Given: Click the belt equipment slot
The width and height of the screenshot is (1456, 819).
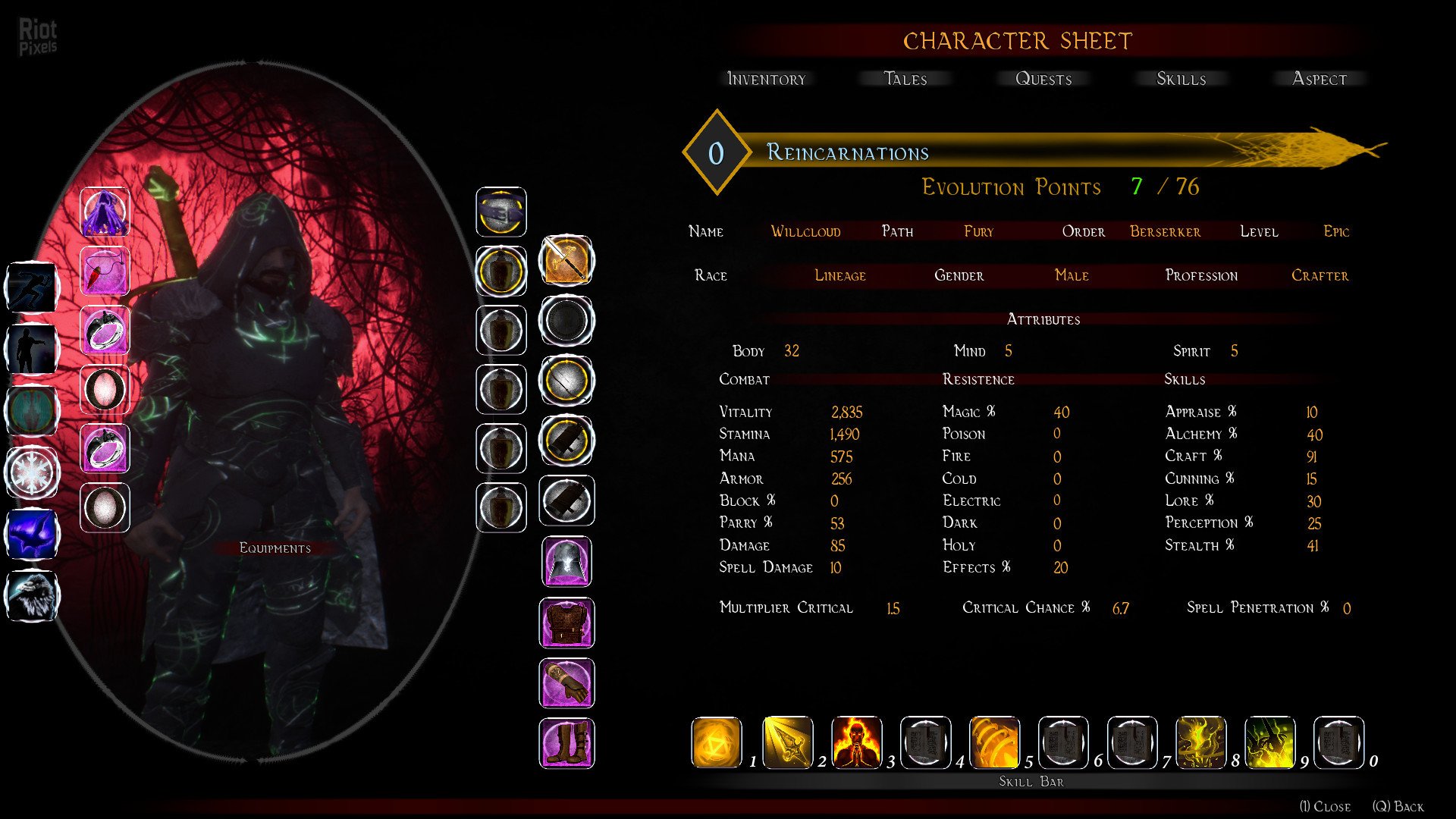Looking at the screenshot, I should tap(500, 212).
